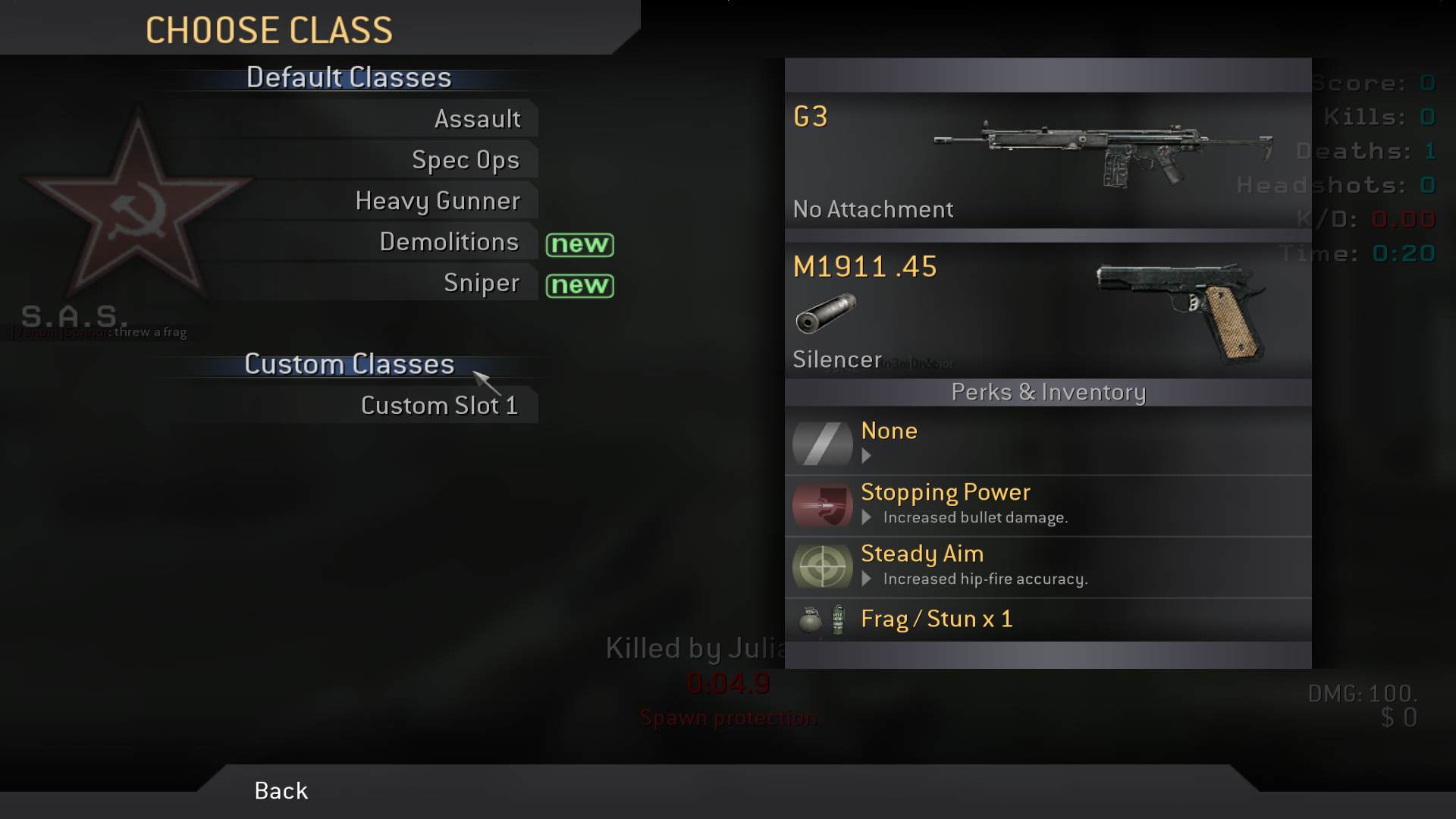This screenshot has height=819, width=1456.
Task: Open Custom Slot 1 class
Action: pos(439,406)
